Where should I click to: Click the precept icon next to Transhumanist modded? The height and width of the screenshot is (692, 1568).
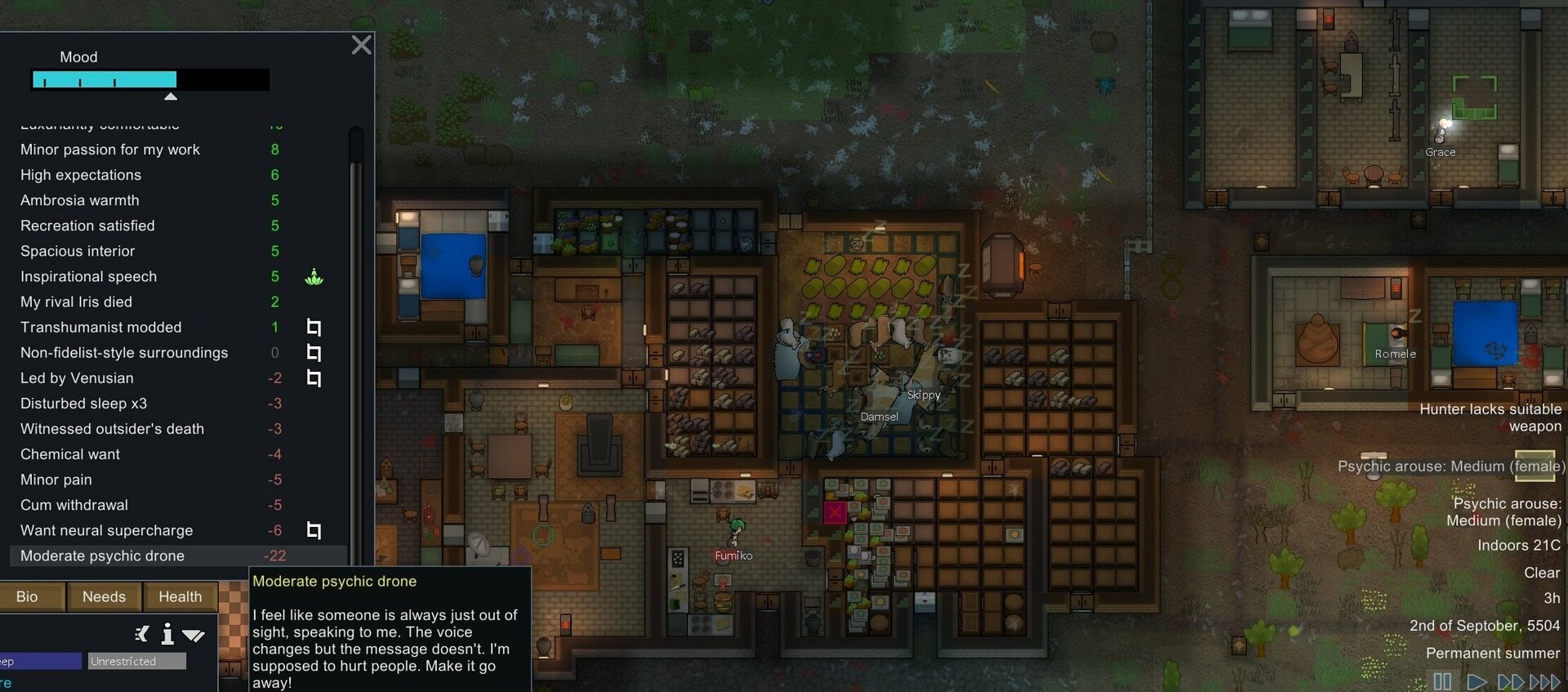click(314, 327)
